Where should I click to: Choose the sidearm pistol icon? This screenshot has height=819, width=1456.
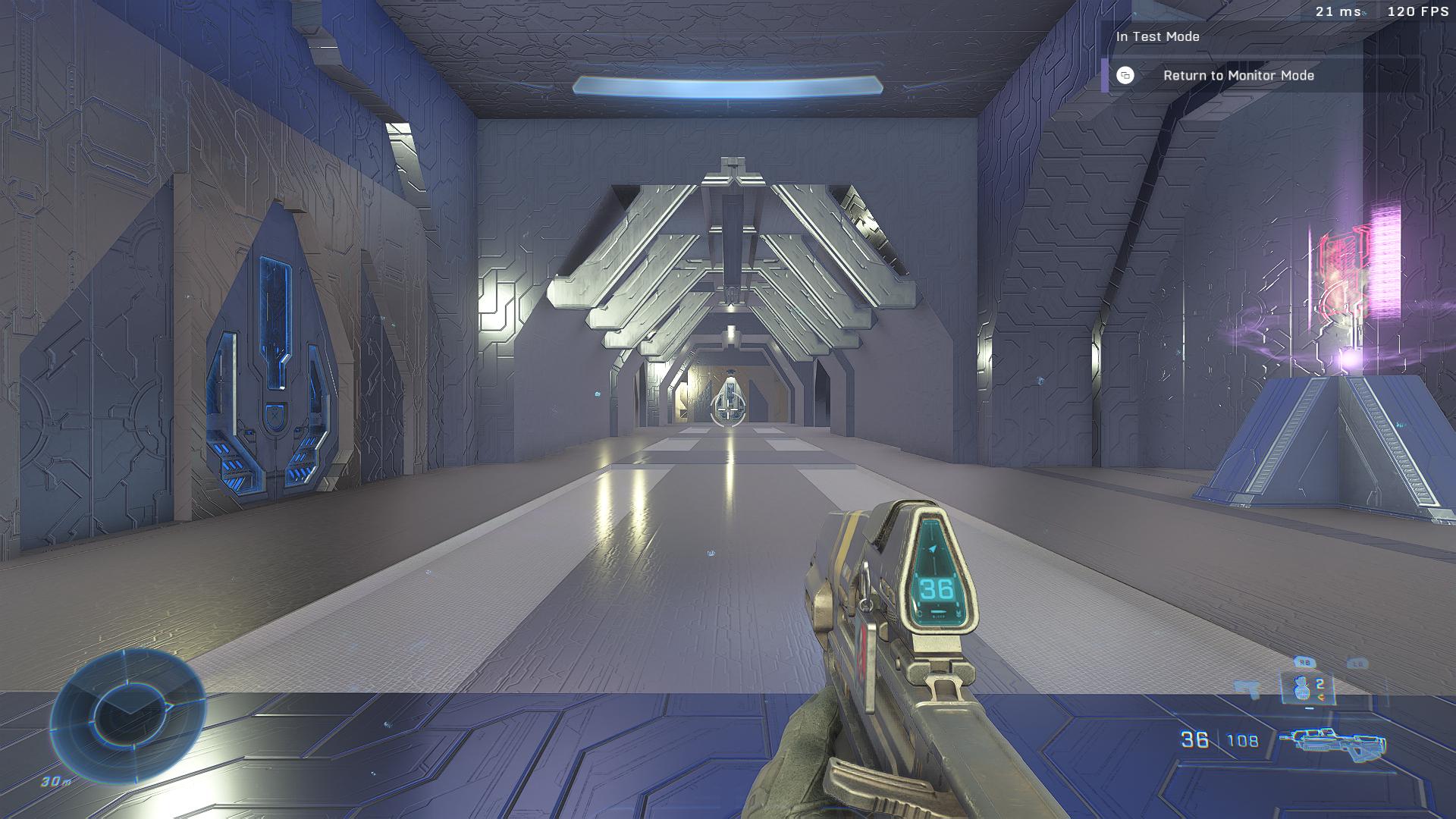point(1247,689)
